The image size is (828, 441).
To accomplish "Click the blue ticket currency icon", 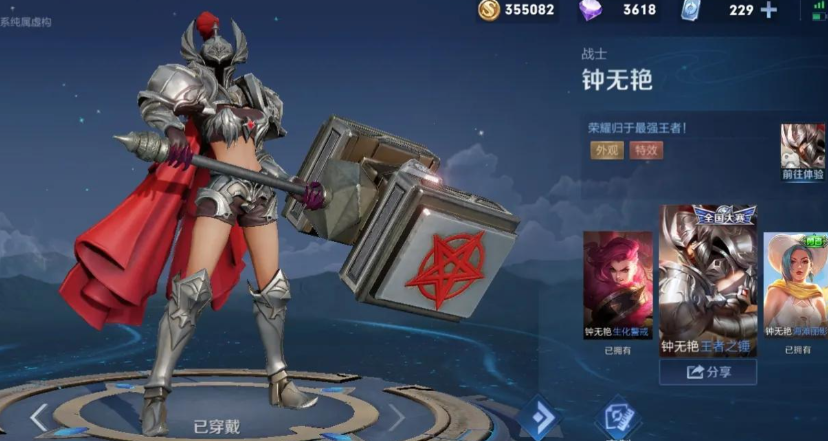I will [691, 10].
